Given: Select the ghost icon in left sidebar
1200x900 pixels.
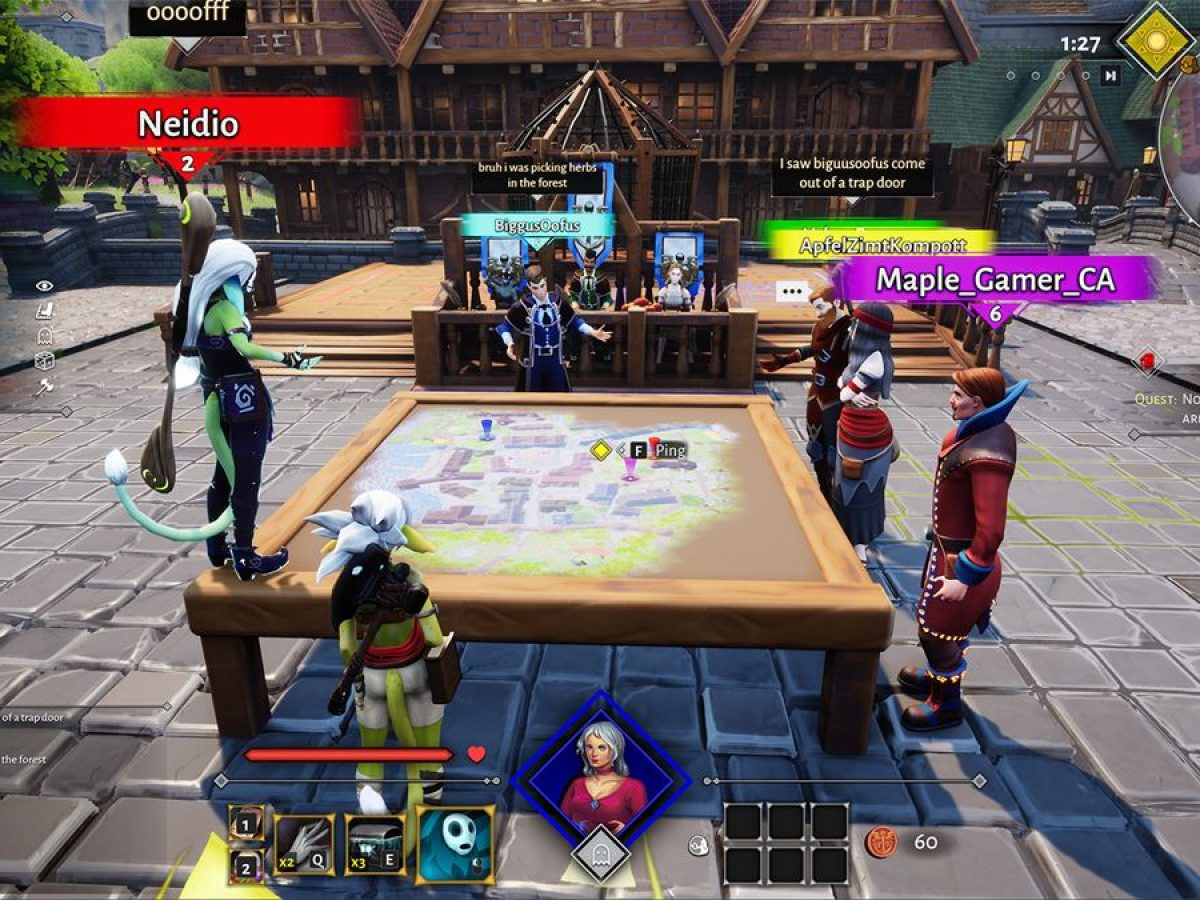Looking at the screenshot, I should click(44, 336).
